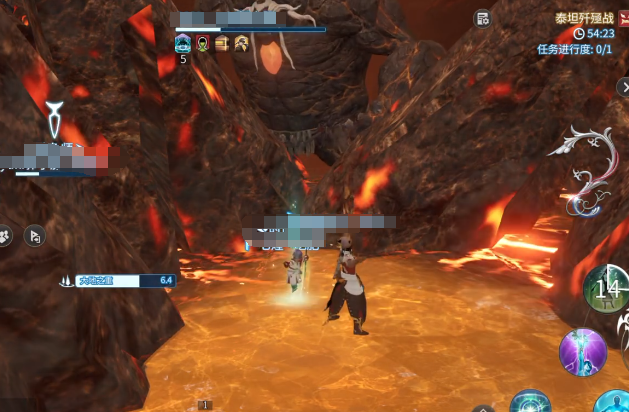629x412 pixels.
Task: Select the white shield emblem icon
Action: [58, 120]
